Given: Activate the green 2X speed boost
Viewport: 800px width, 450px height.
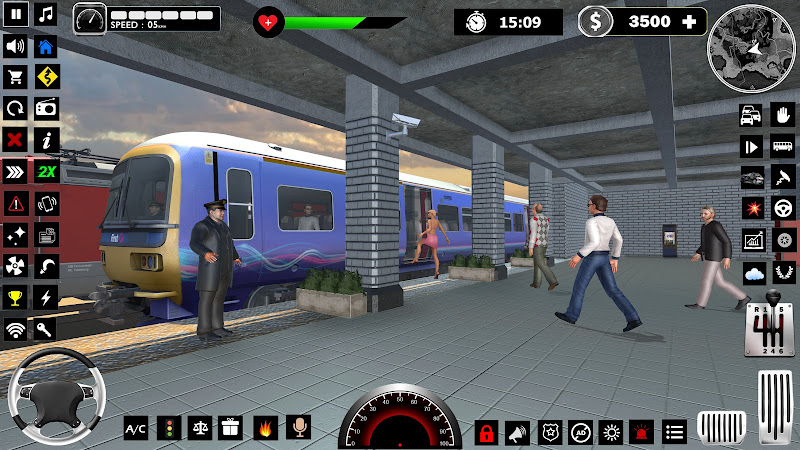Looking at the screenshot, I should (46, 171).
